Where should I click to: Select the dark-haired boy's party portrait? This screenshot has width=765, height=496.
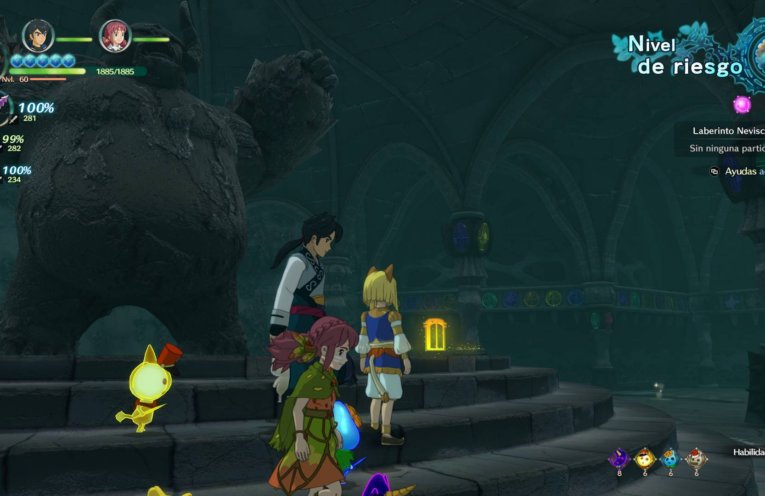(38, 37)
